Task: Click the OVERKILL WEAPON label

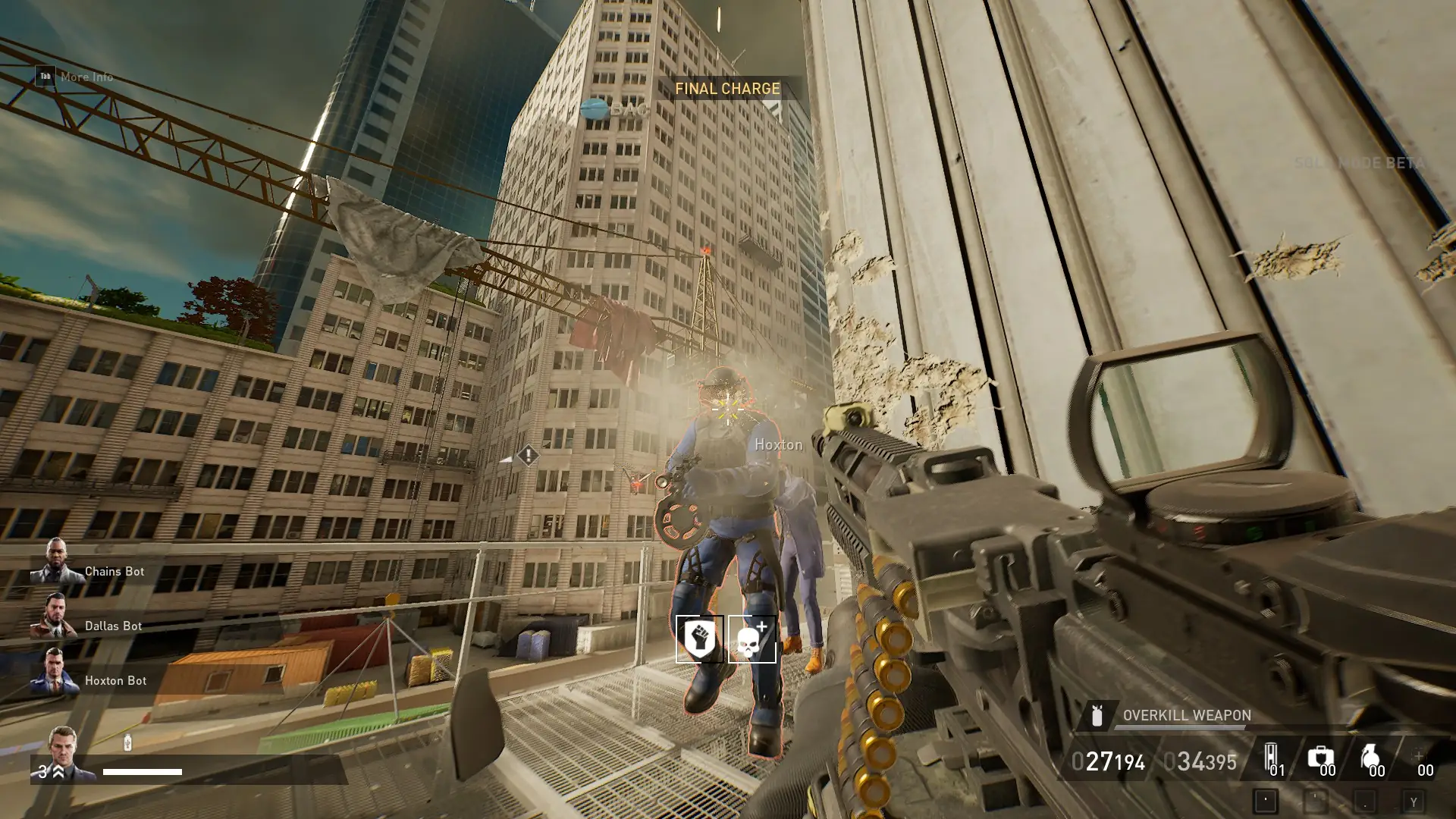Action: (x=1187, y=715)
